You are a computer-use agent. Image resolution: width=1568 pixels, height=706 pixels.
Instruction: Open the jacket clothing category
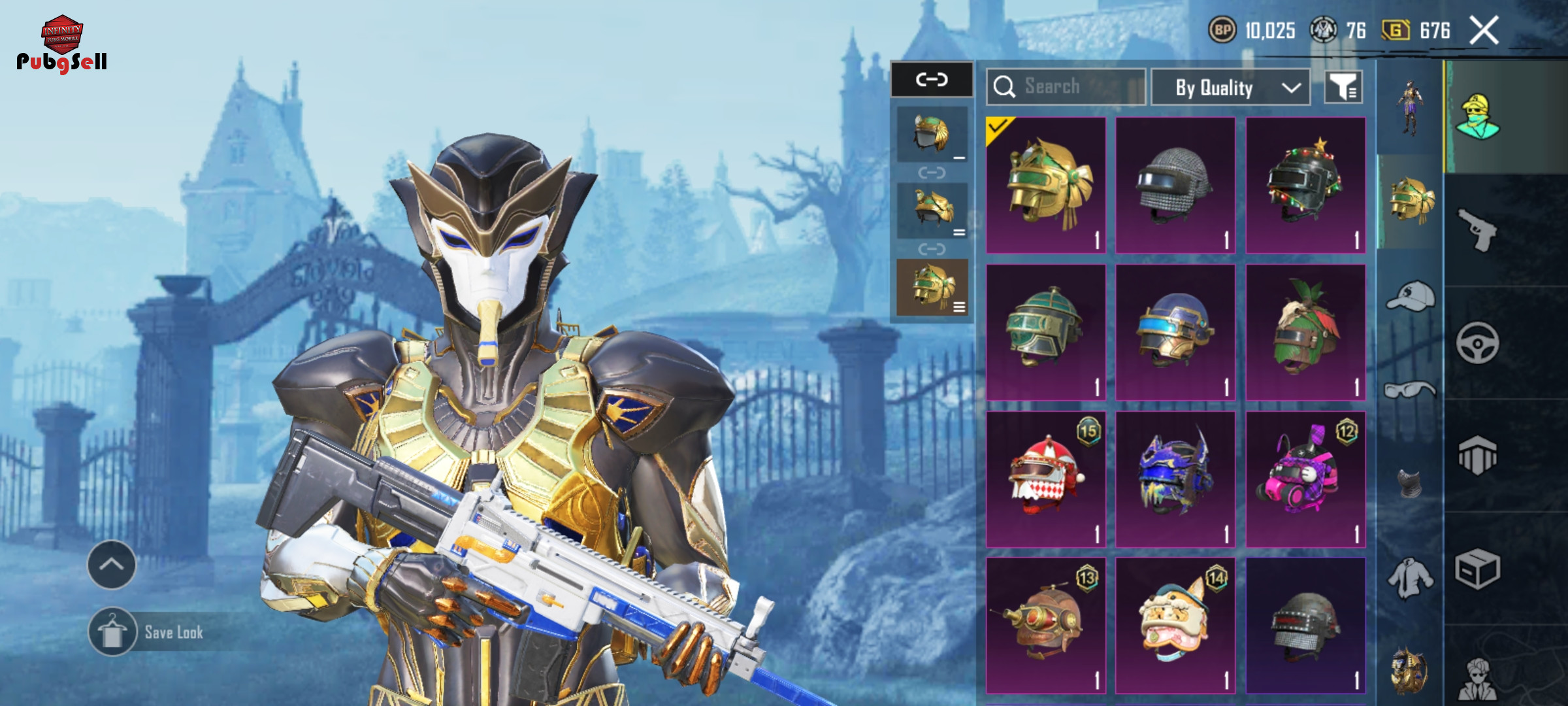[1410, 579]
